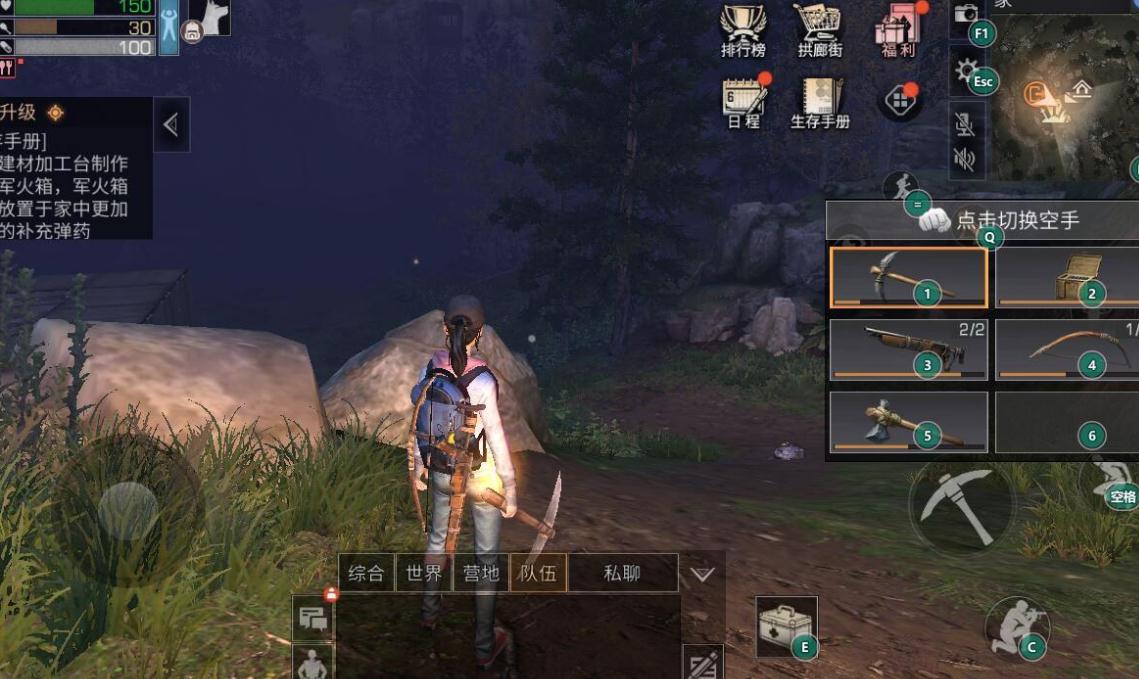Use the first aid kit item
This screenshot has width=1139, height=679.
click(786, 627)
